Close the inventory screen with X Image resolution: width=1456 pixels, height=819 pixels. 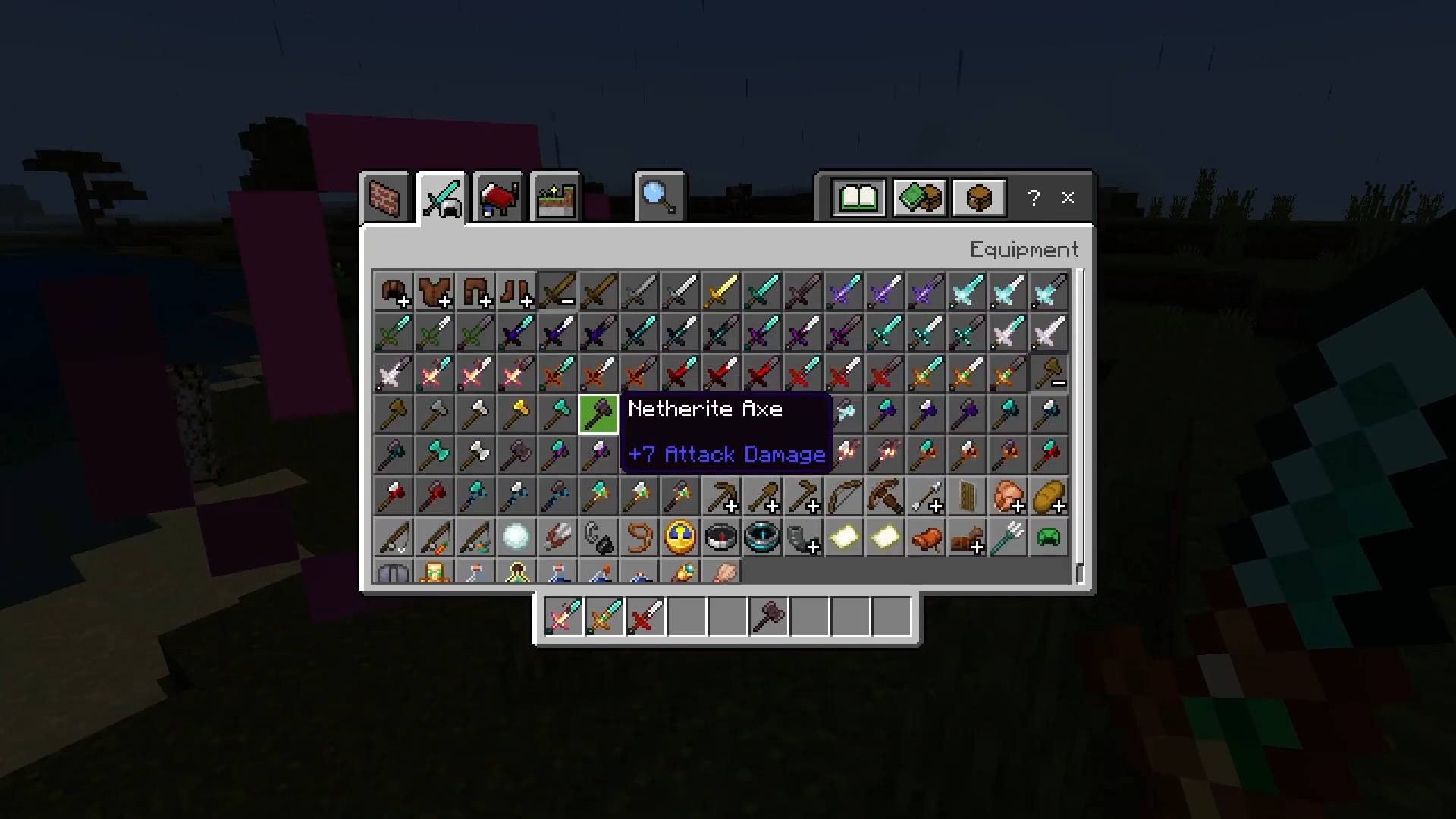(1068, 198)
